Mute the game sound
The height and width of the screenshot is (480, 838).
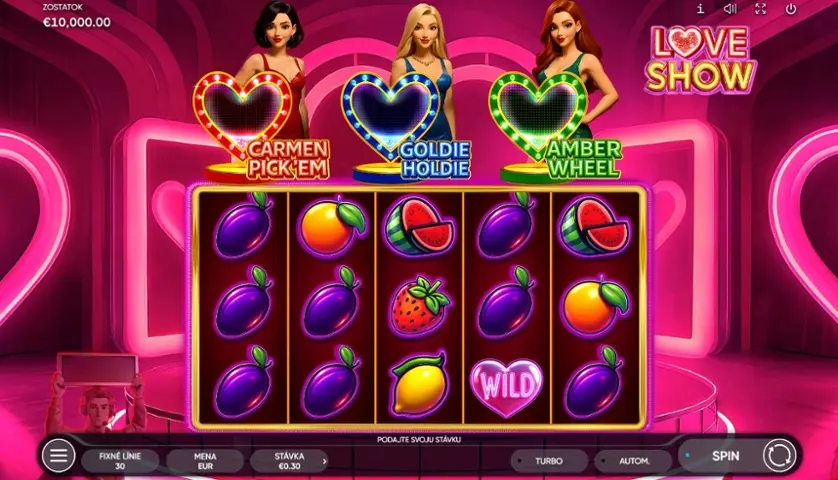point(730,9)
